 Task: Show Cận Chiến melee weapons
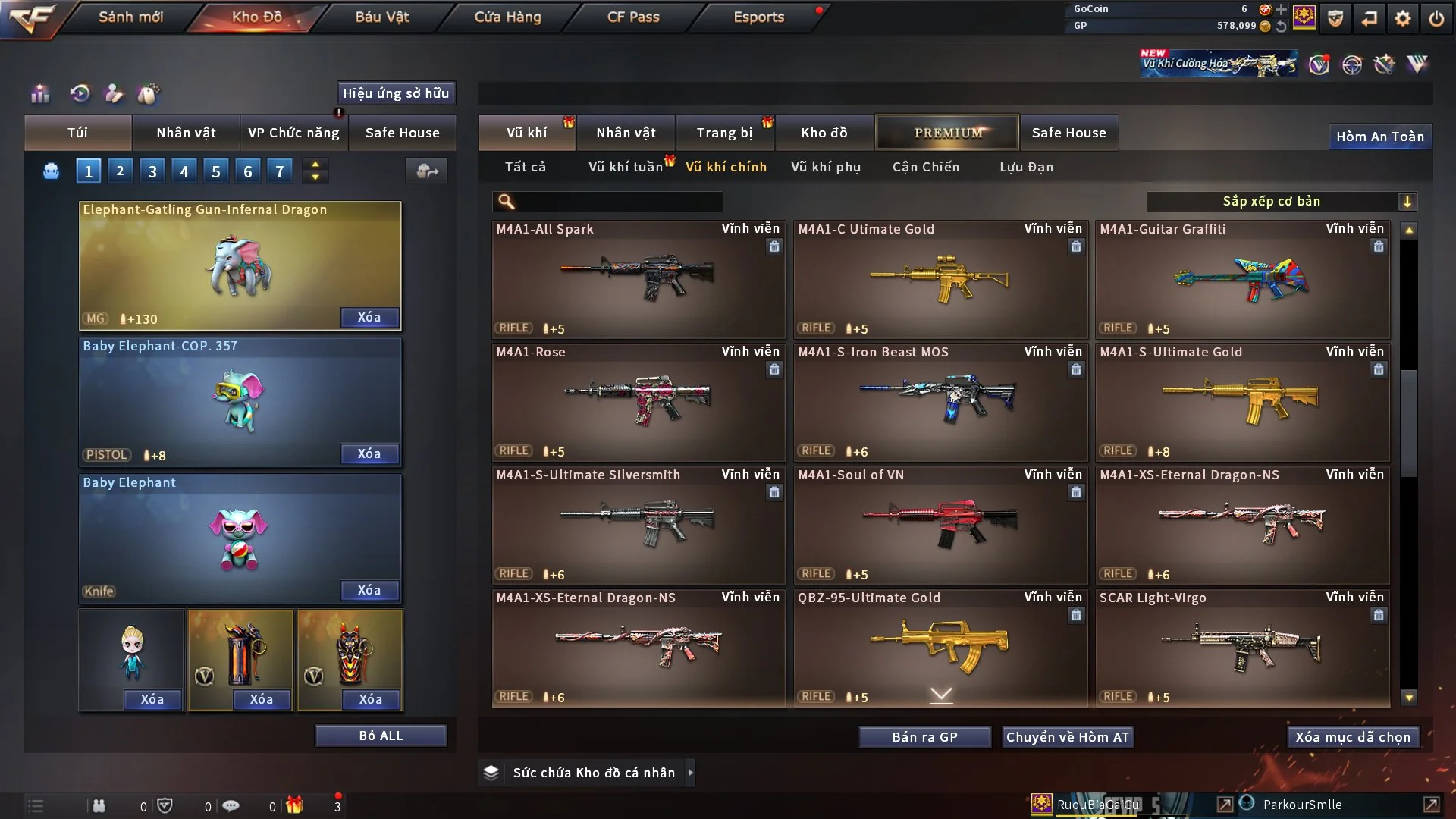(x=926, y=167)
